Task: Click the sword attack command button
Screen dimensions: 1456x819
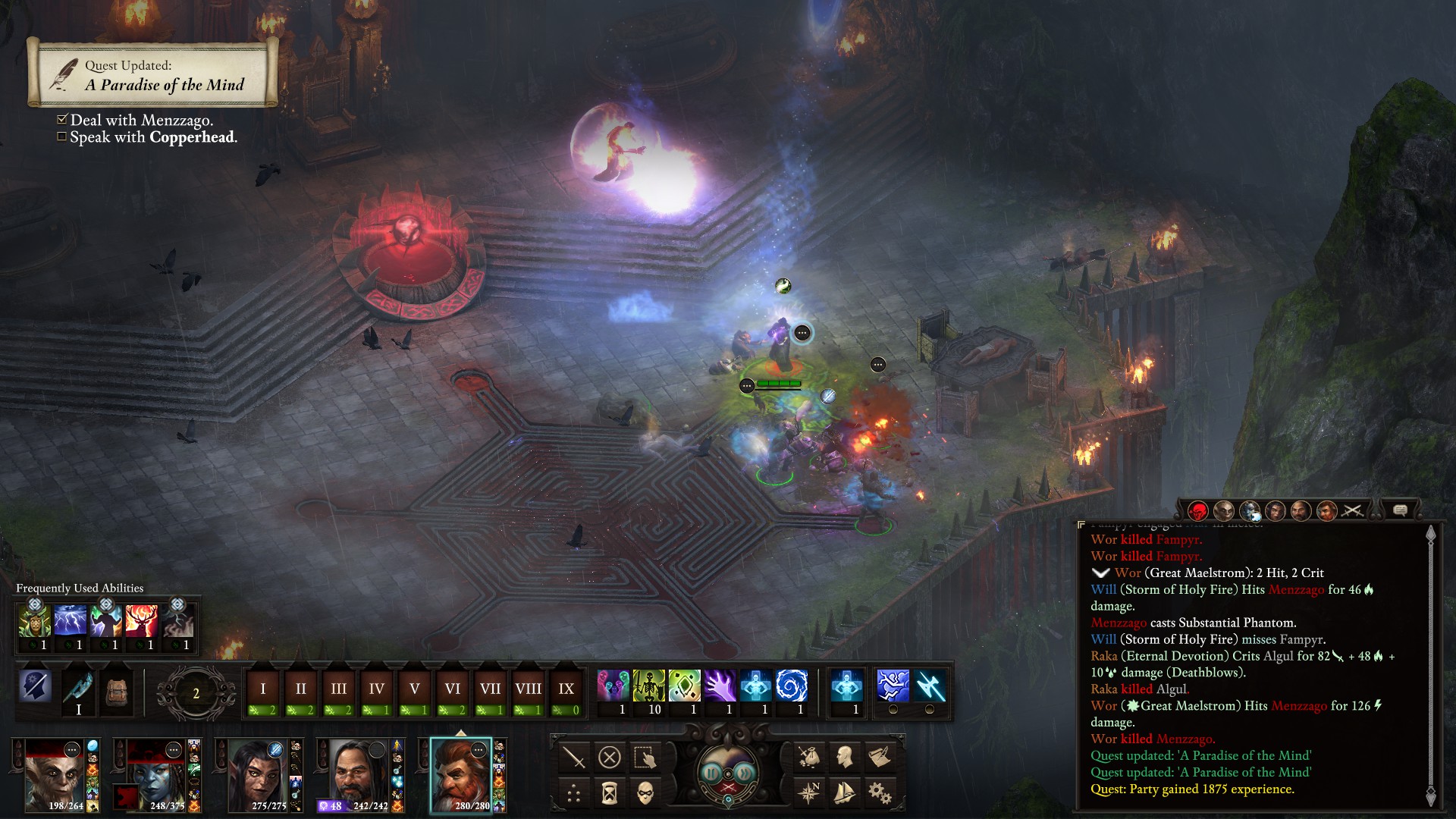Action: [574, 757]
